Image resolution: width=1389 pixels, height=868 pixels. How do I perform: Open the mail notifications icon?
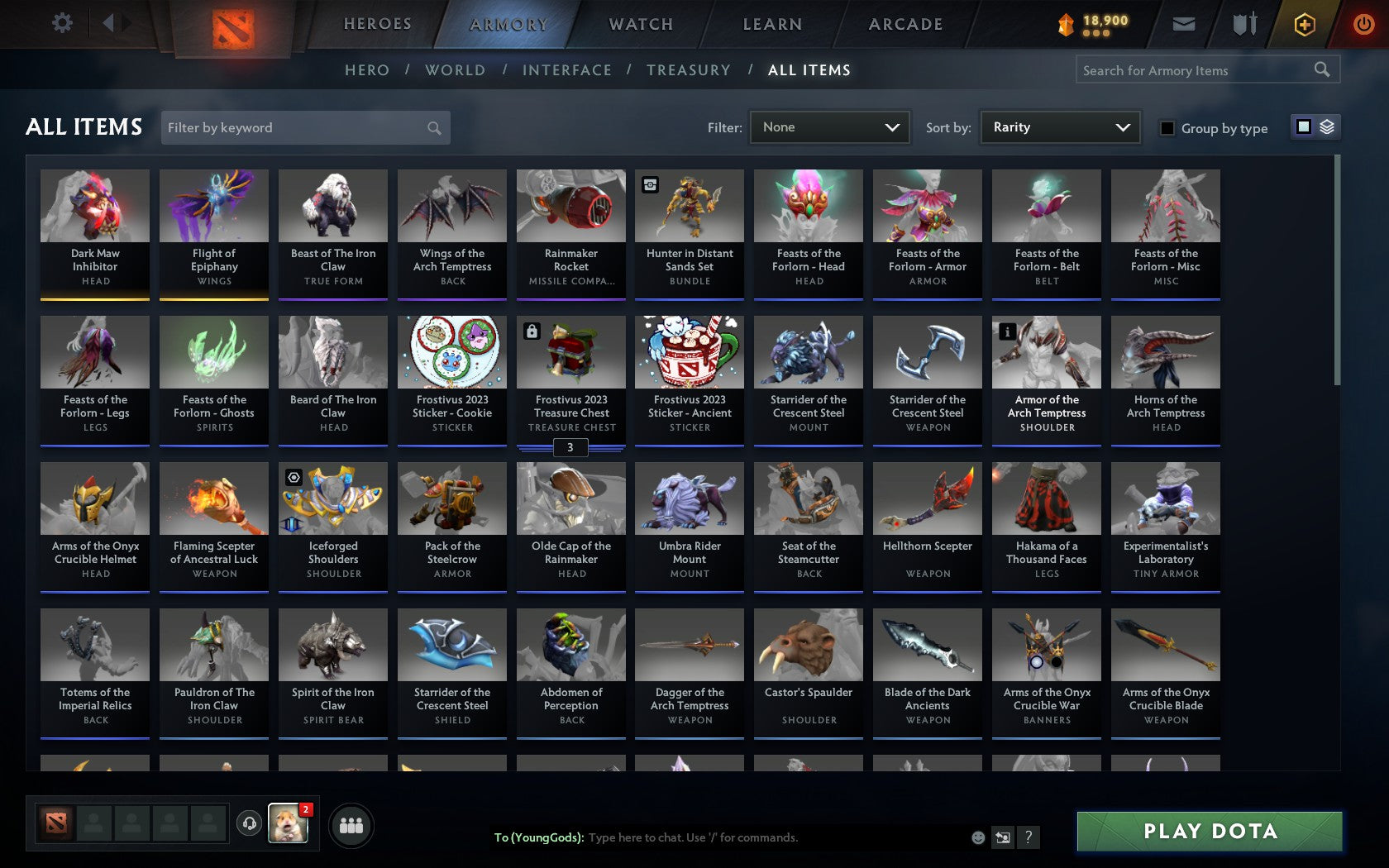click(1184, 24)
